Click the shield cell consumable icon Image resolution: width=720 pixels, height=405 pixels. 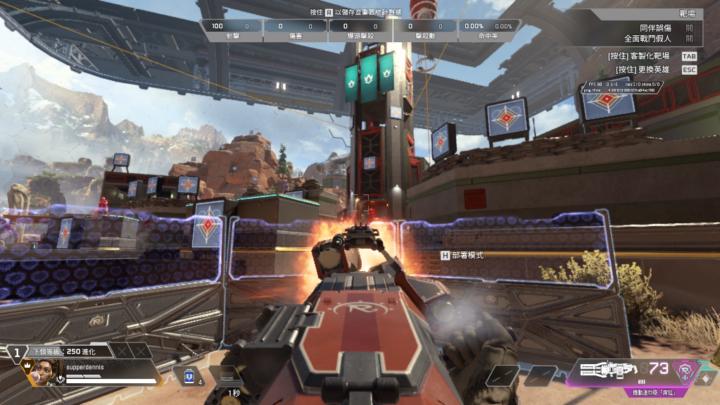(x=188, y=375)
